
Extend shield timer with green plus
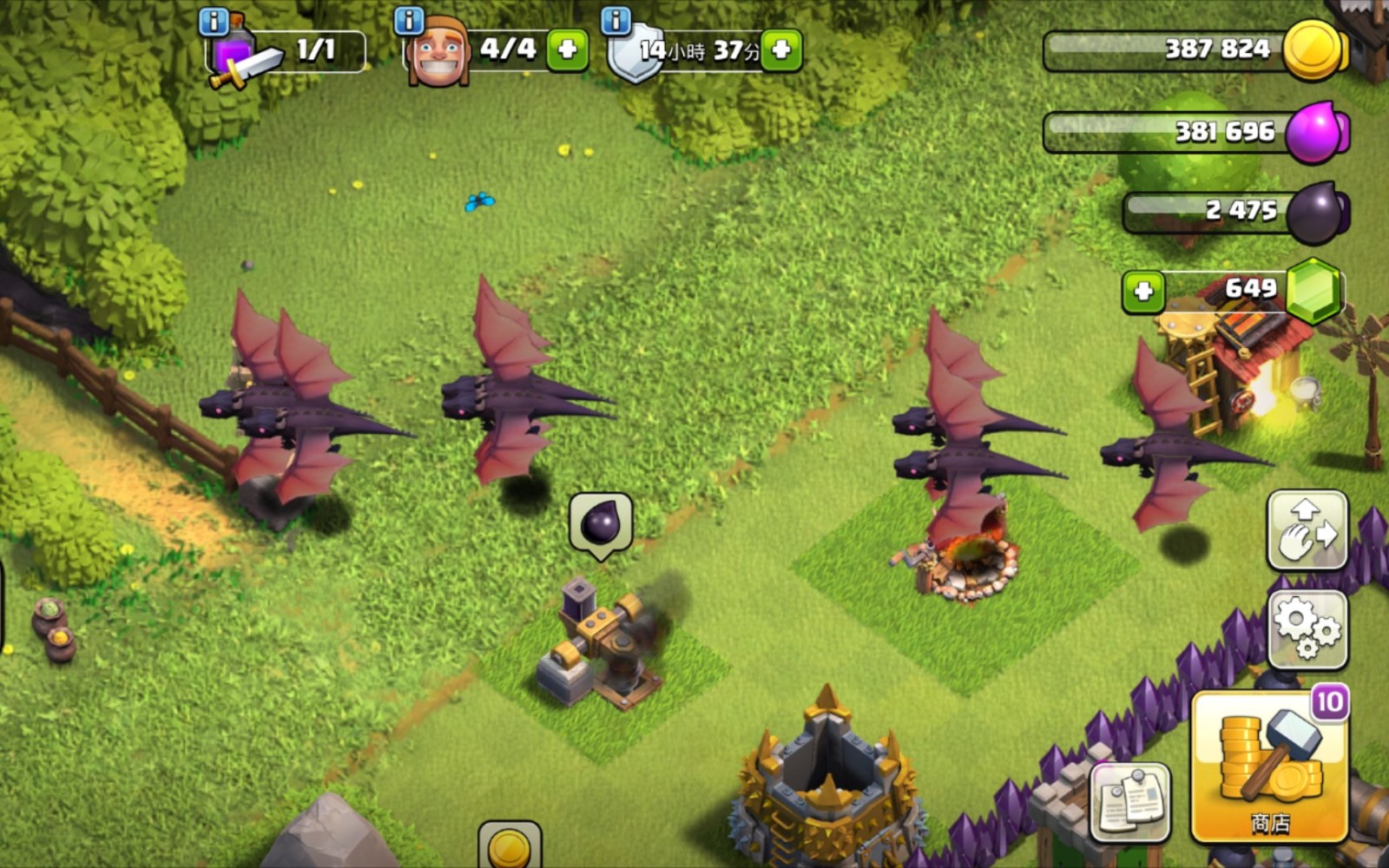click(781, 49)
